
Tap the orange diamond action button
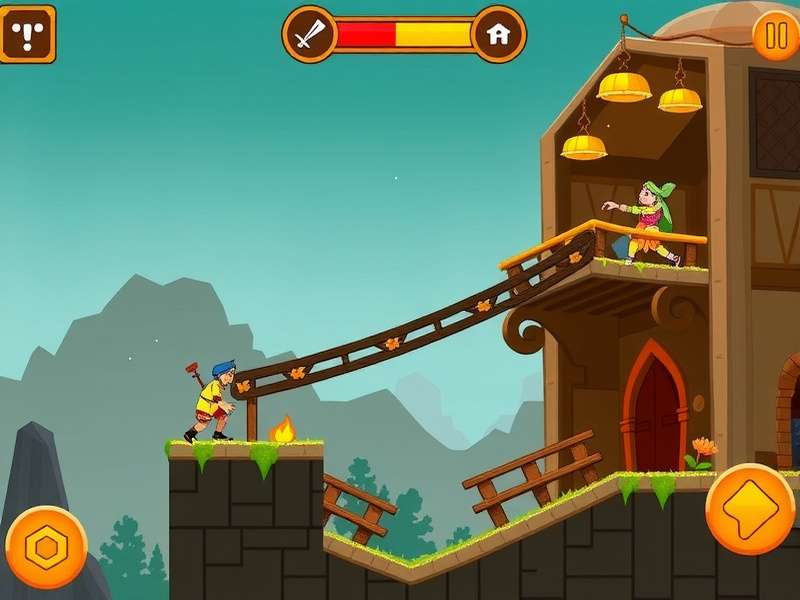[x=750, y=509]
